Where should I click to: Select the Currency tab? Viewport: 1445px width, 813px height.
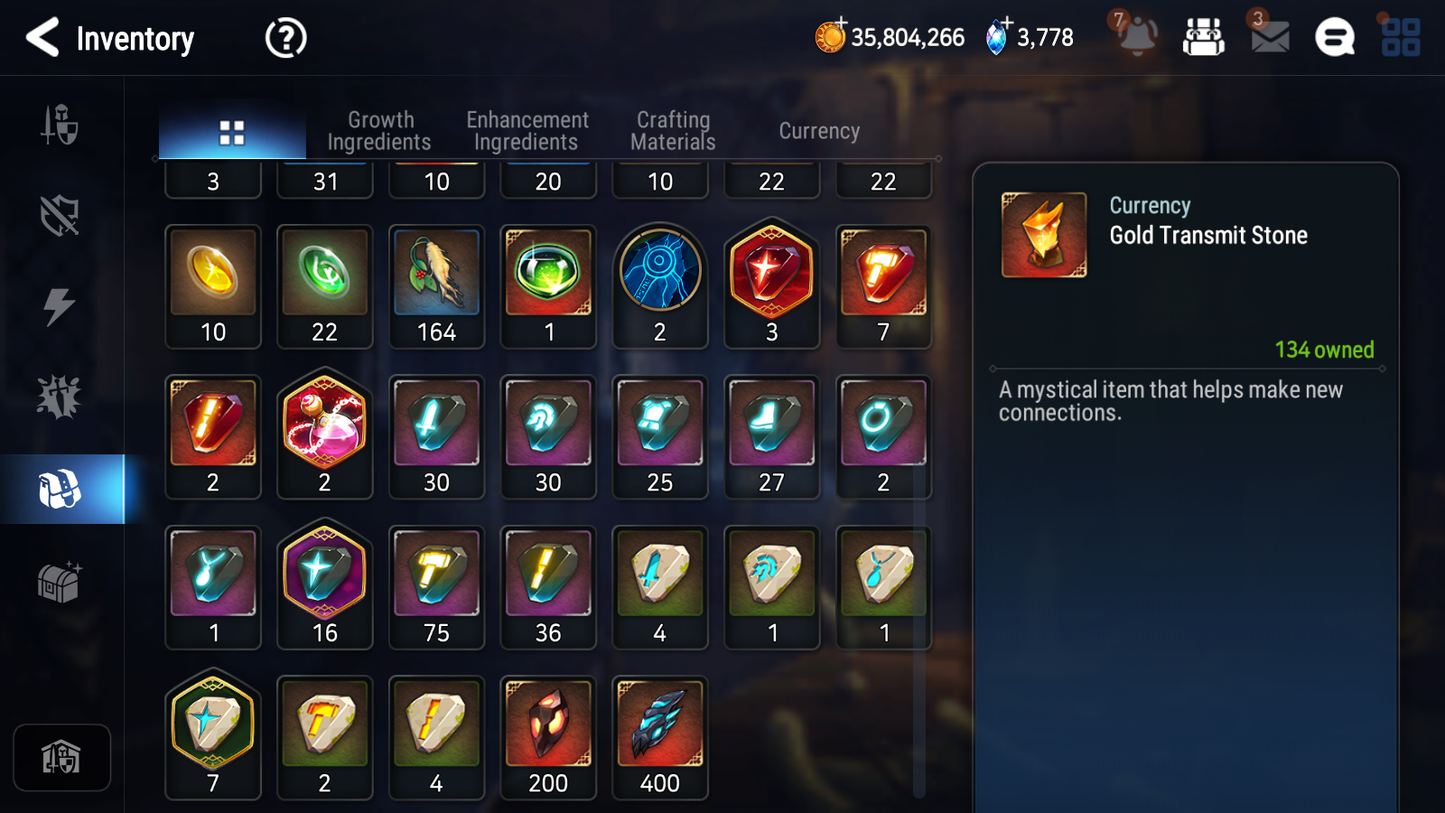[819, 131]
